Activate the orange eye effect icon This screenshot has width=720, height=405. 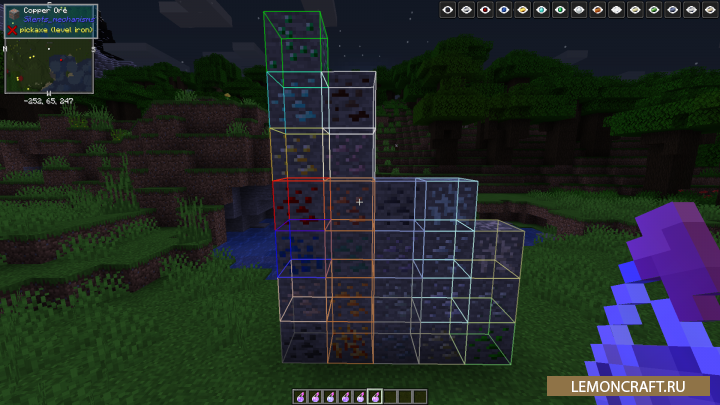tap(597, 9)
